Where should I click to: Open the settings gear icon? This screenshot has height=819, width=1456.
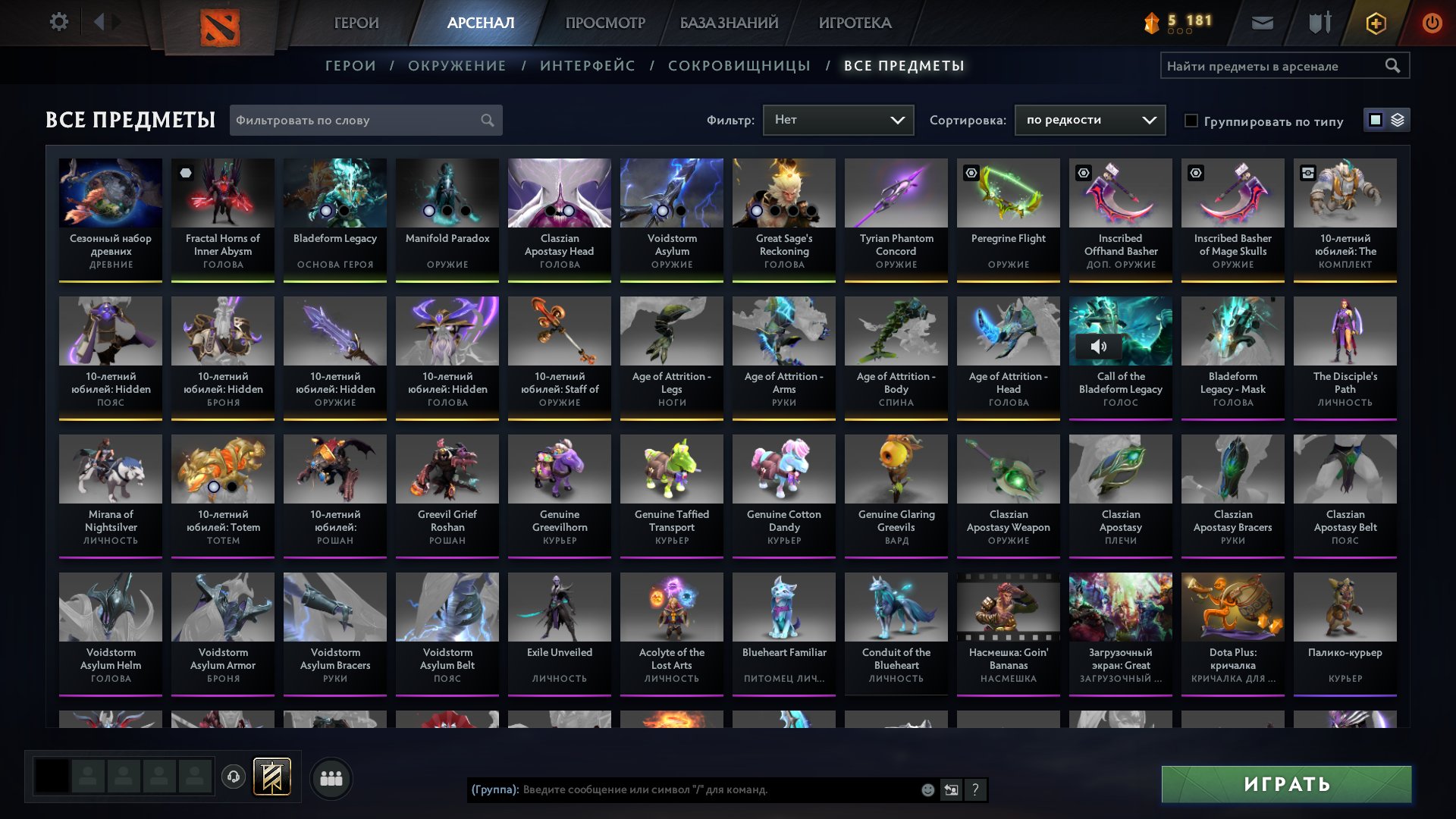click(x=59, y=22)
